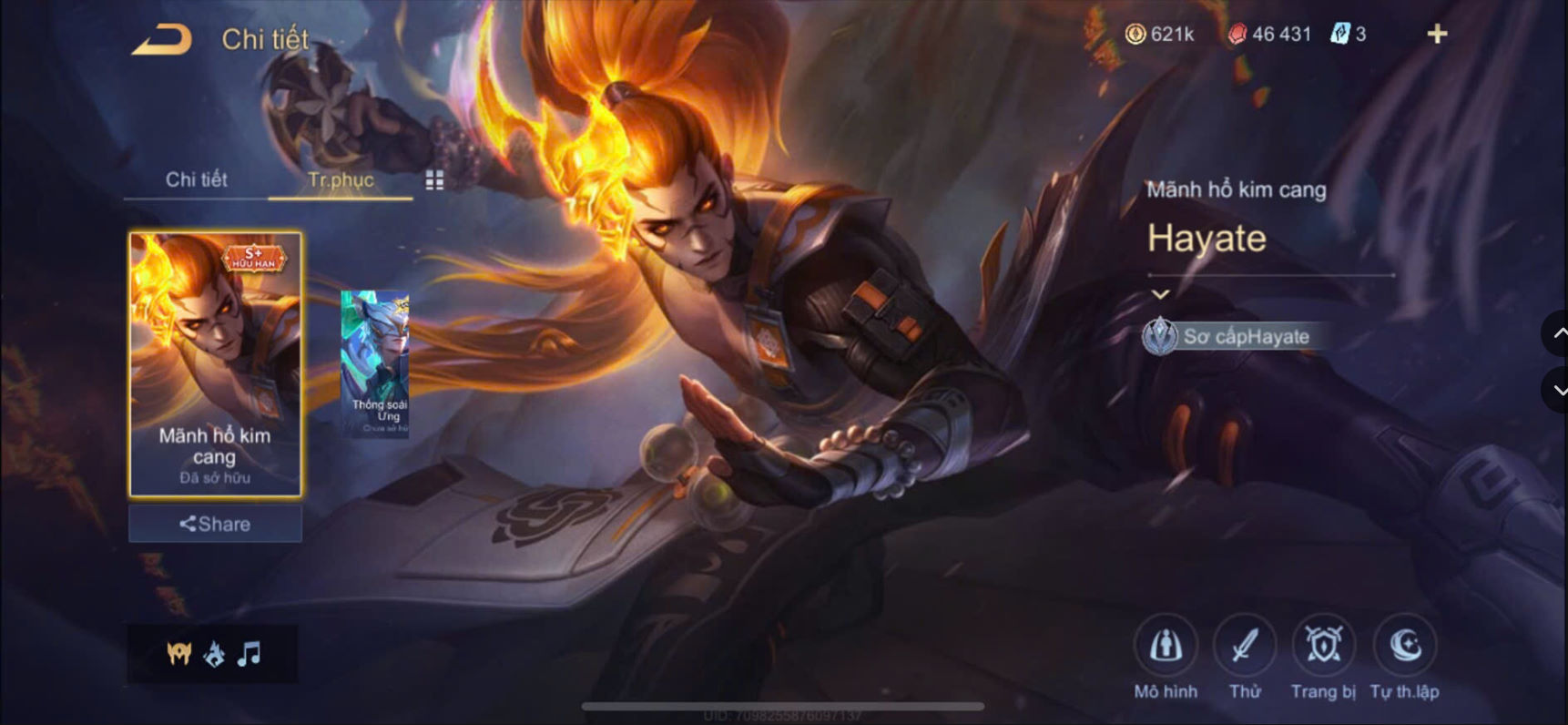
Task: Tap the plus to add currency
Action: pyautogui.click(x=1435, y=34)
